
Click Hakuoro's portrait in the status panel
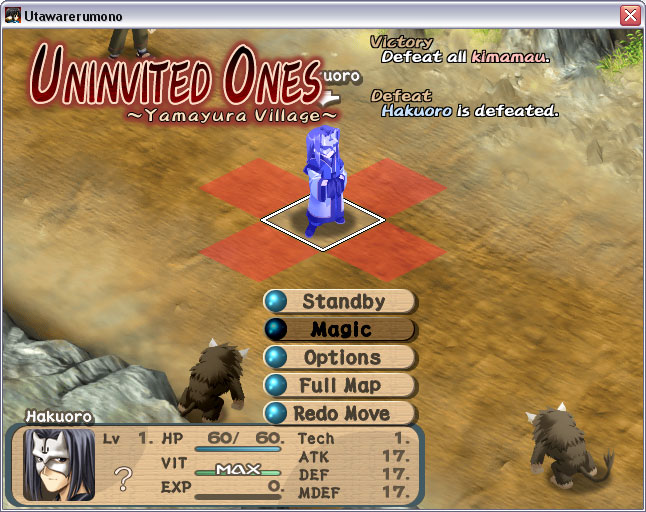(x=59, y=464)
